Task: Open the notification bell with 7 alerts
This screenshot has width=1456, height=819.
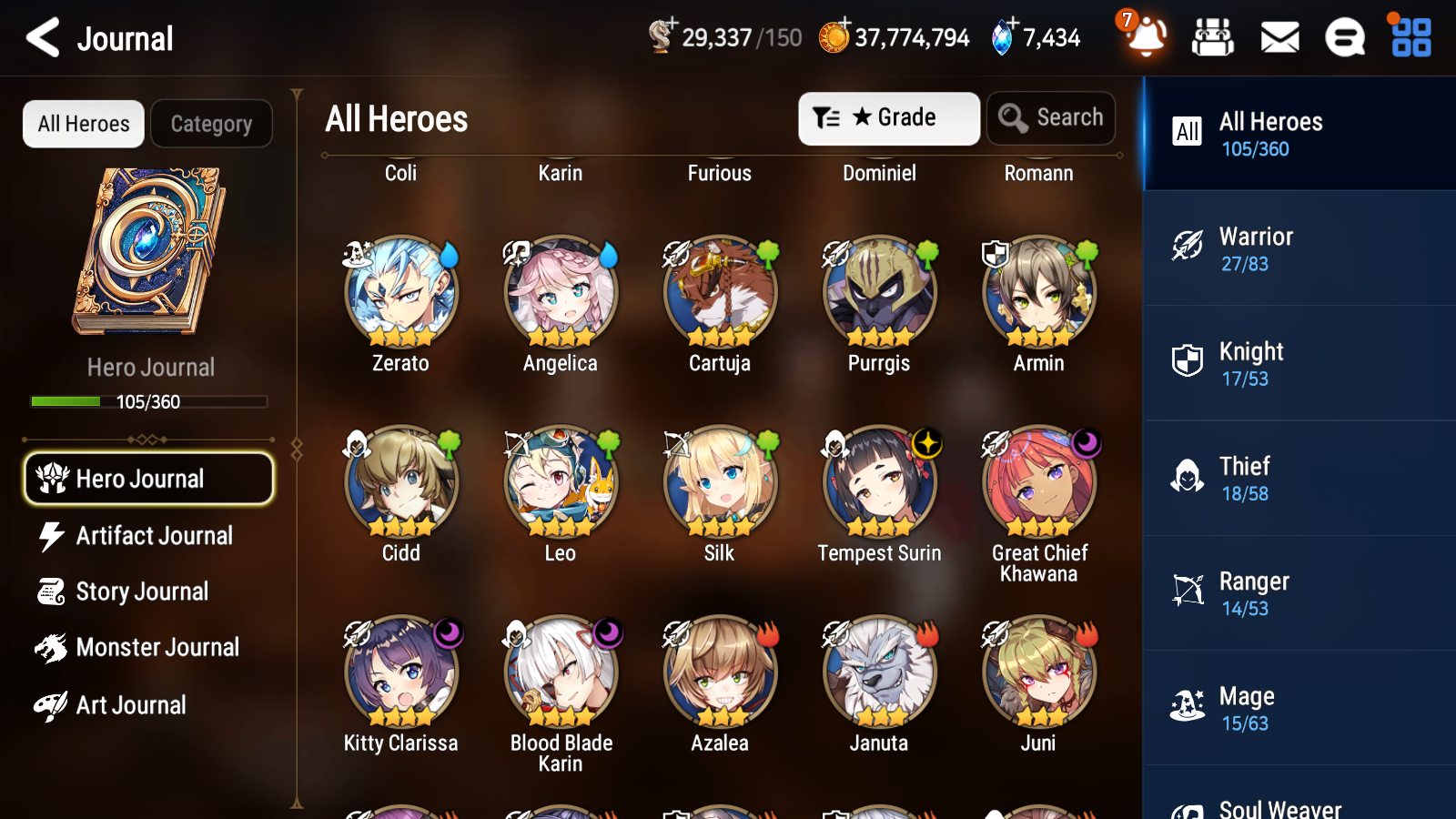Action: pos(1145,37)
